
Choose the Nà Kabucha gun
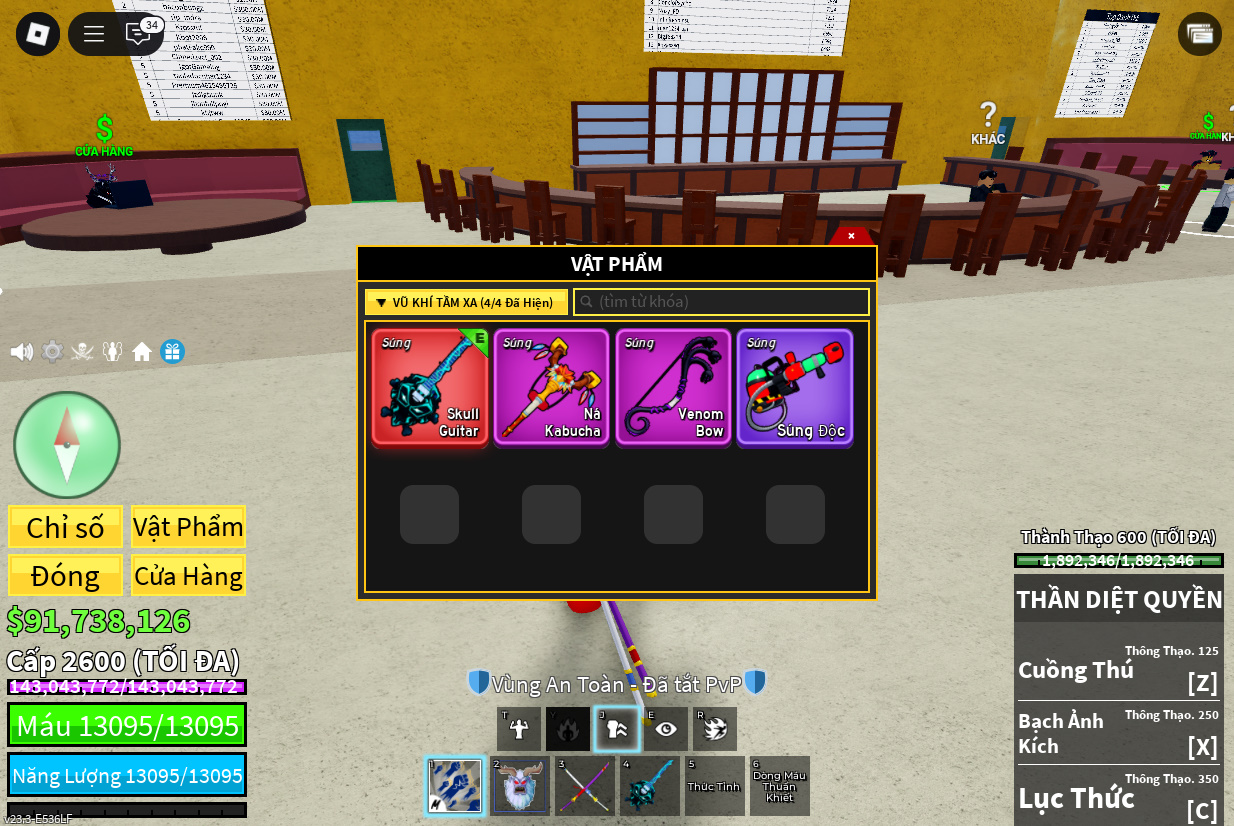[551, 387]
